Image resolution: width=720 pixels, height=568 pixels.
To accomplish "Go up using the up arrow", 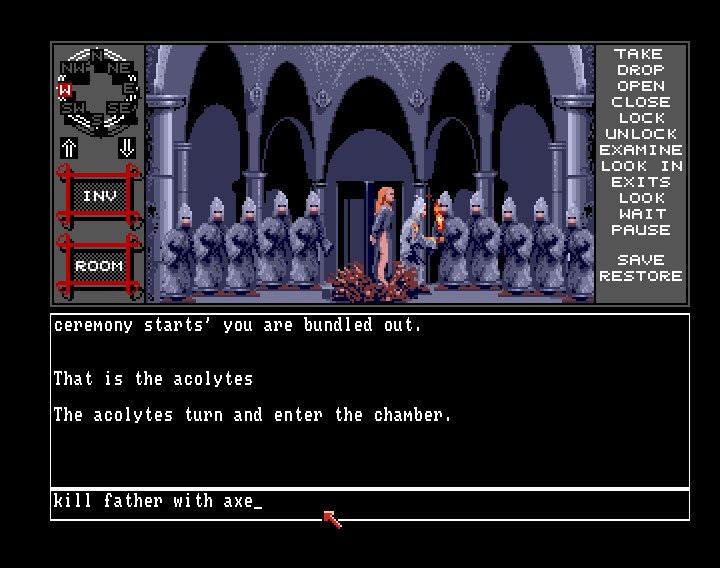I will pyautogui.click(x=70, y=148).
